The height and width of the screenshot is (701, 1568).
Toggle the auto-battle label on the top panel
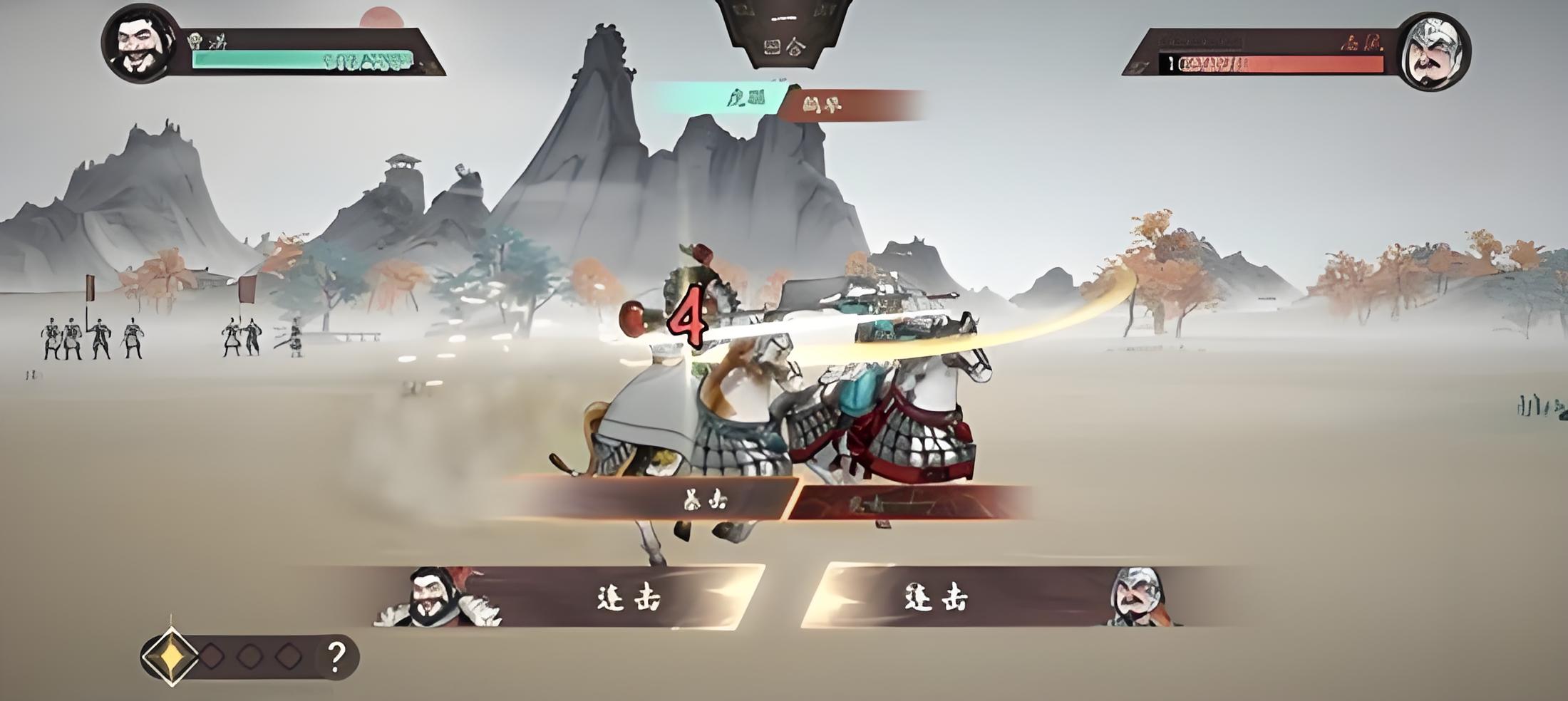pyautogui.click(x=784, y=19)
